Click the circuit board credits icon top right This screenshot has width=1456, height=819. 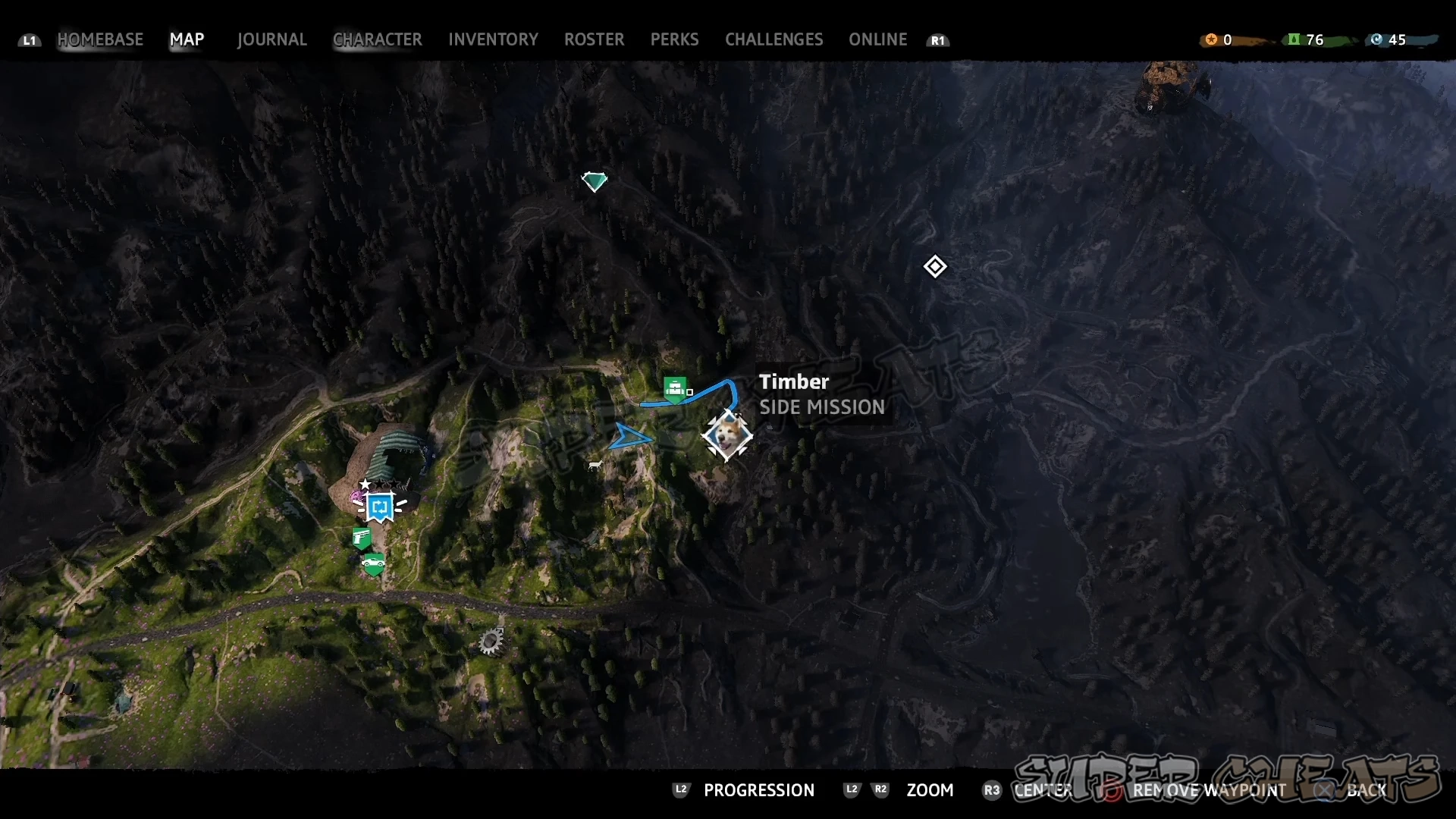[x=1376, y=39]
